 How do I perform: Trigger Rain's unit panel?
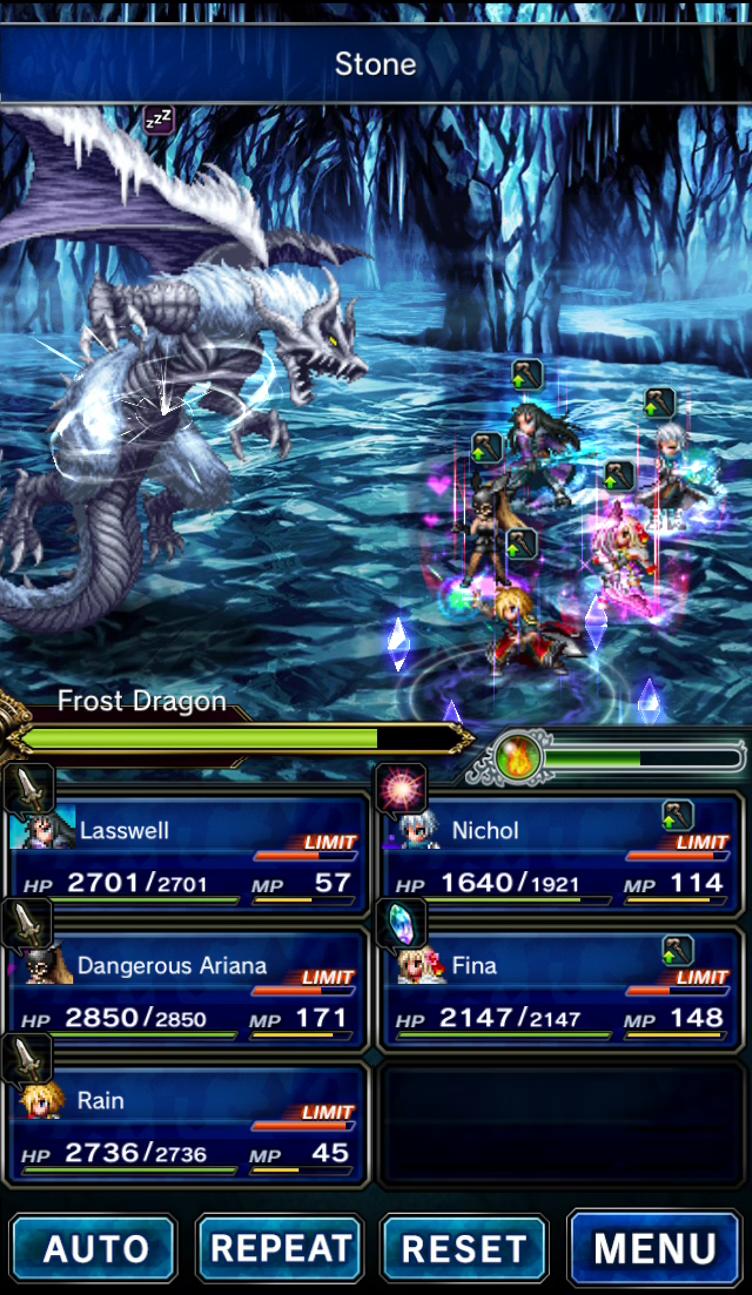[188, 1125]
